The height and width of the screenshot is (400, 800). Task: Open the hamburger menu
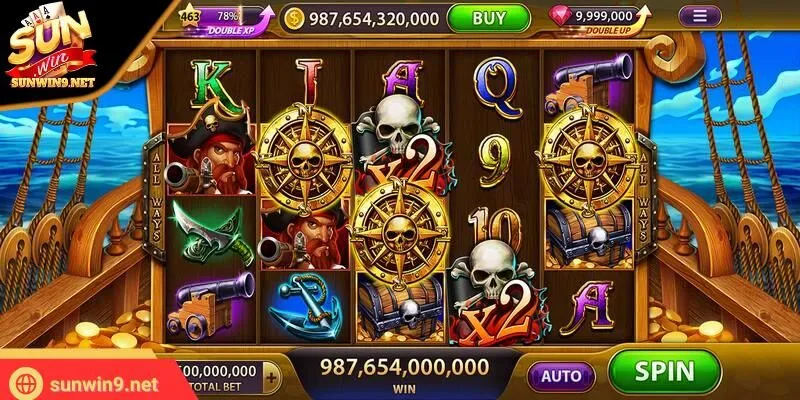pos(700,17)
